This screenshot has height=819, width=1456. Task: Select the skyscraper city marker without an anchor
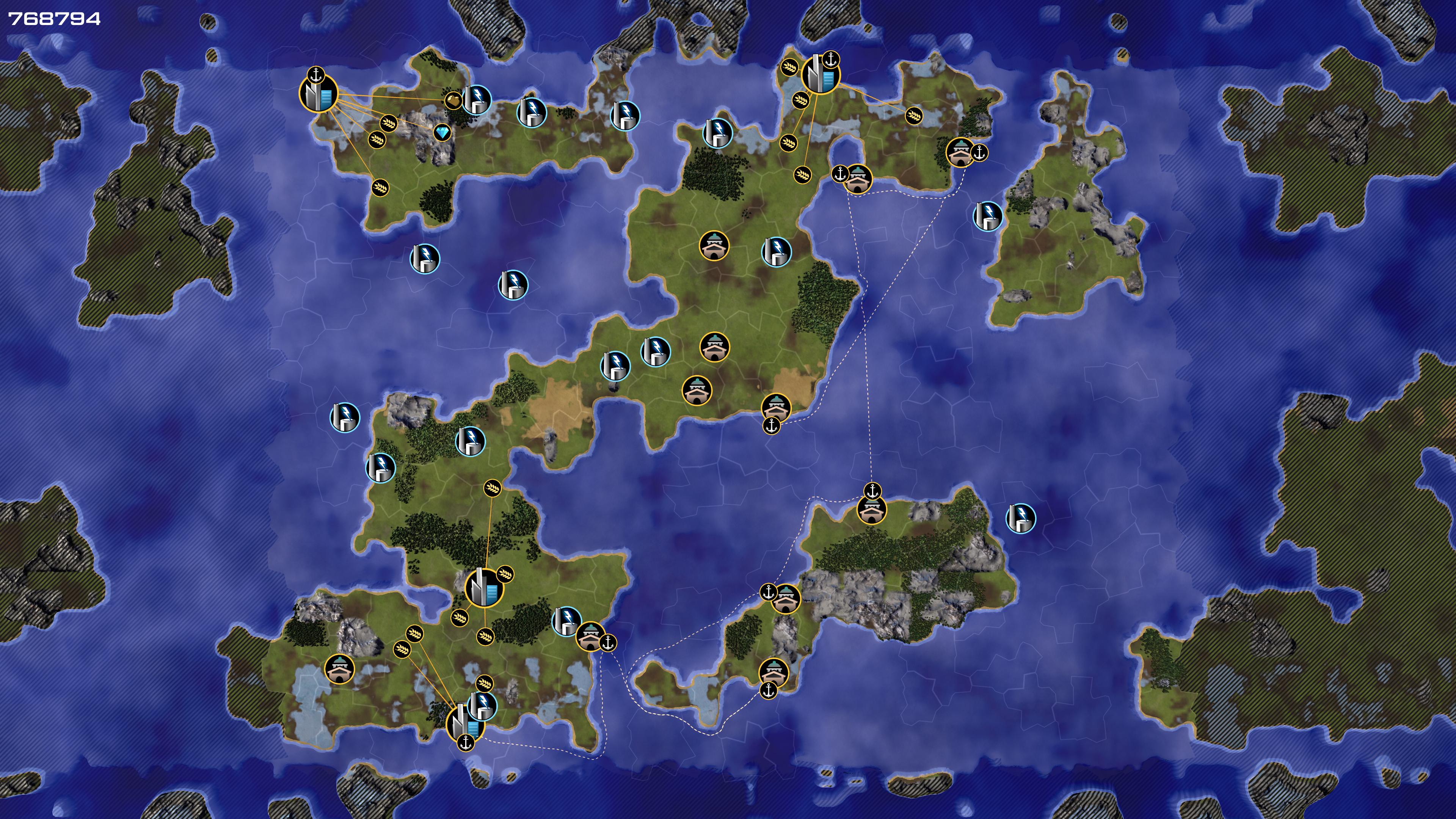click(x=483, y=588)
